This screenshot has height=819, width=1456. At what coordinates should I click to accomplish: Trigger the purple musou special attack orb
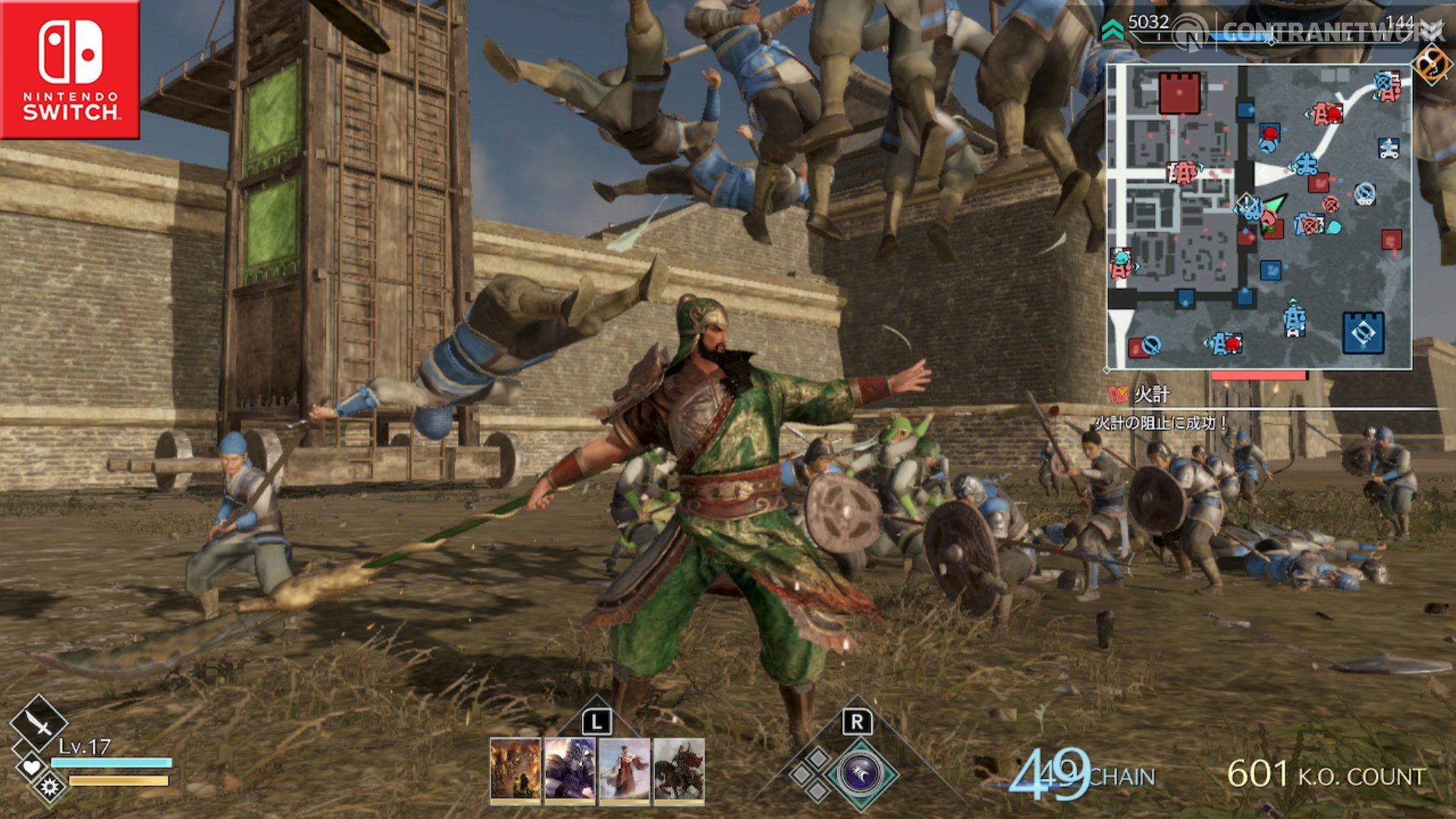(x=860, y=774)
